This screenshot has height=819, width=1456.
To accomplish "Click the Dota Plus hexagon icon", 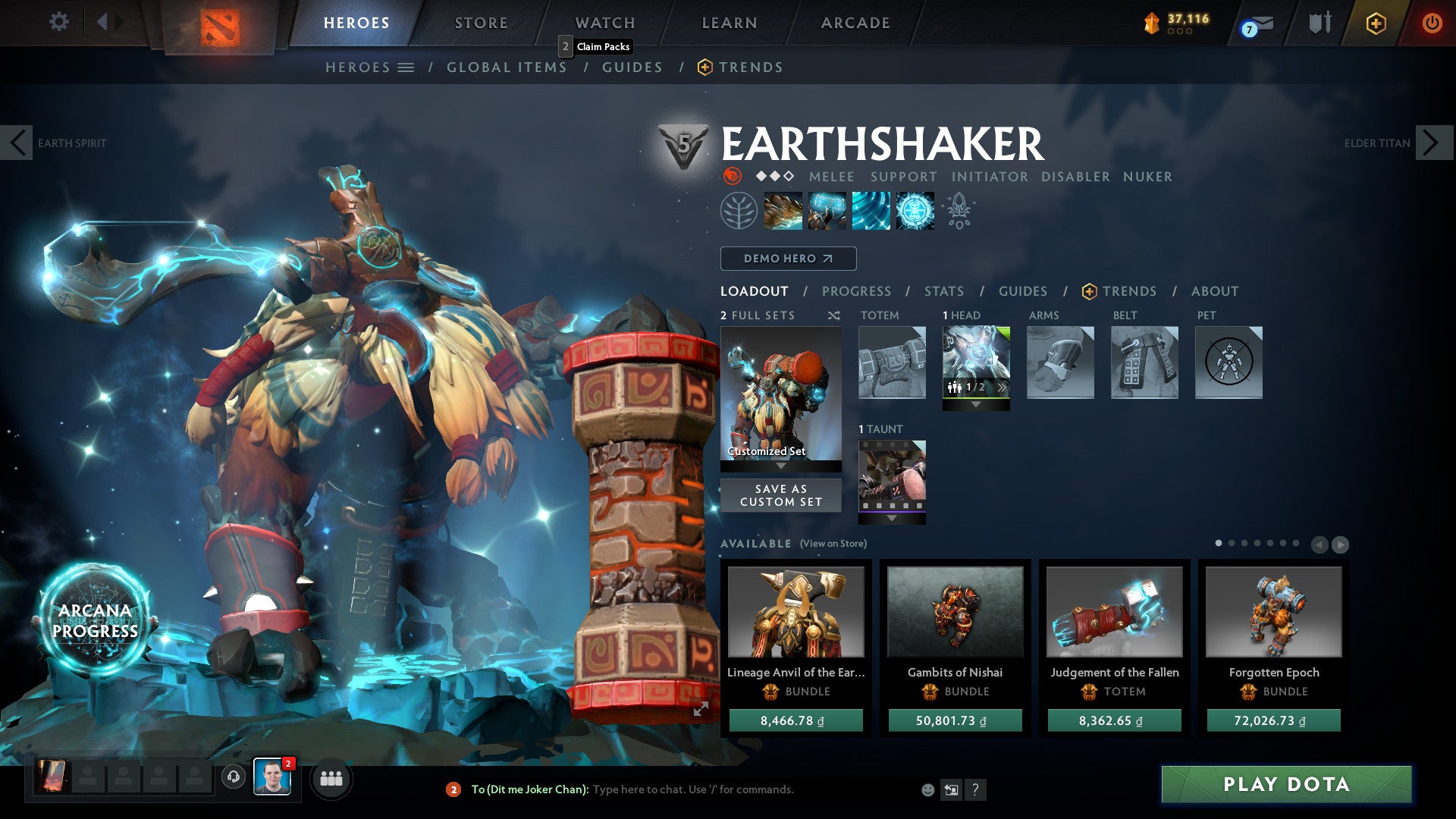I will coord(1376,24).
